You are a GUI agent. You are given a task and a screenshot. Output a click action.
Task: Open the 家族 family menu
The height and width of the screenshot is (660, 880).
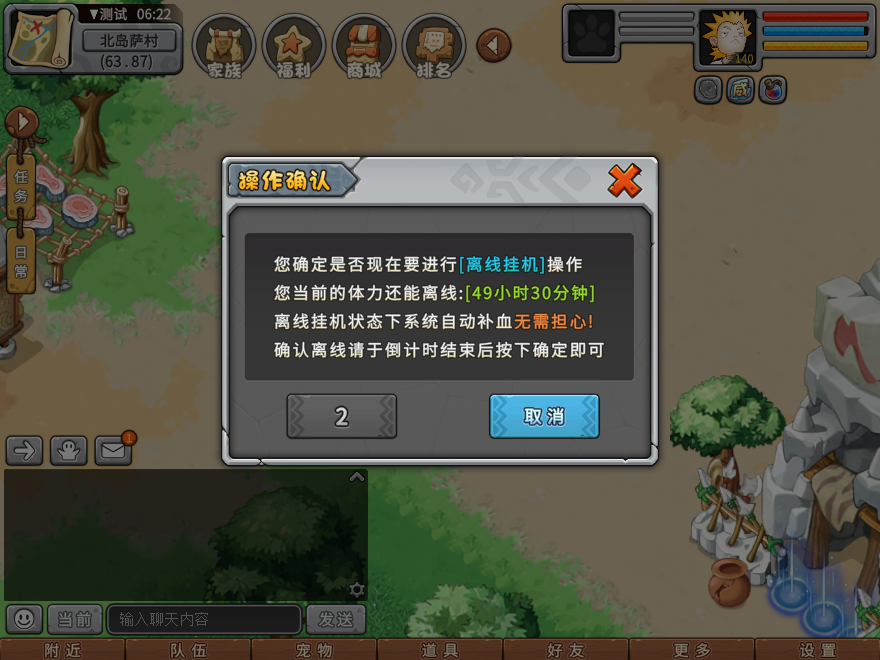(224, 46)
